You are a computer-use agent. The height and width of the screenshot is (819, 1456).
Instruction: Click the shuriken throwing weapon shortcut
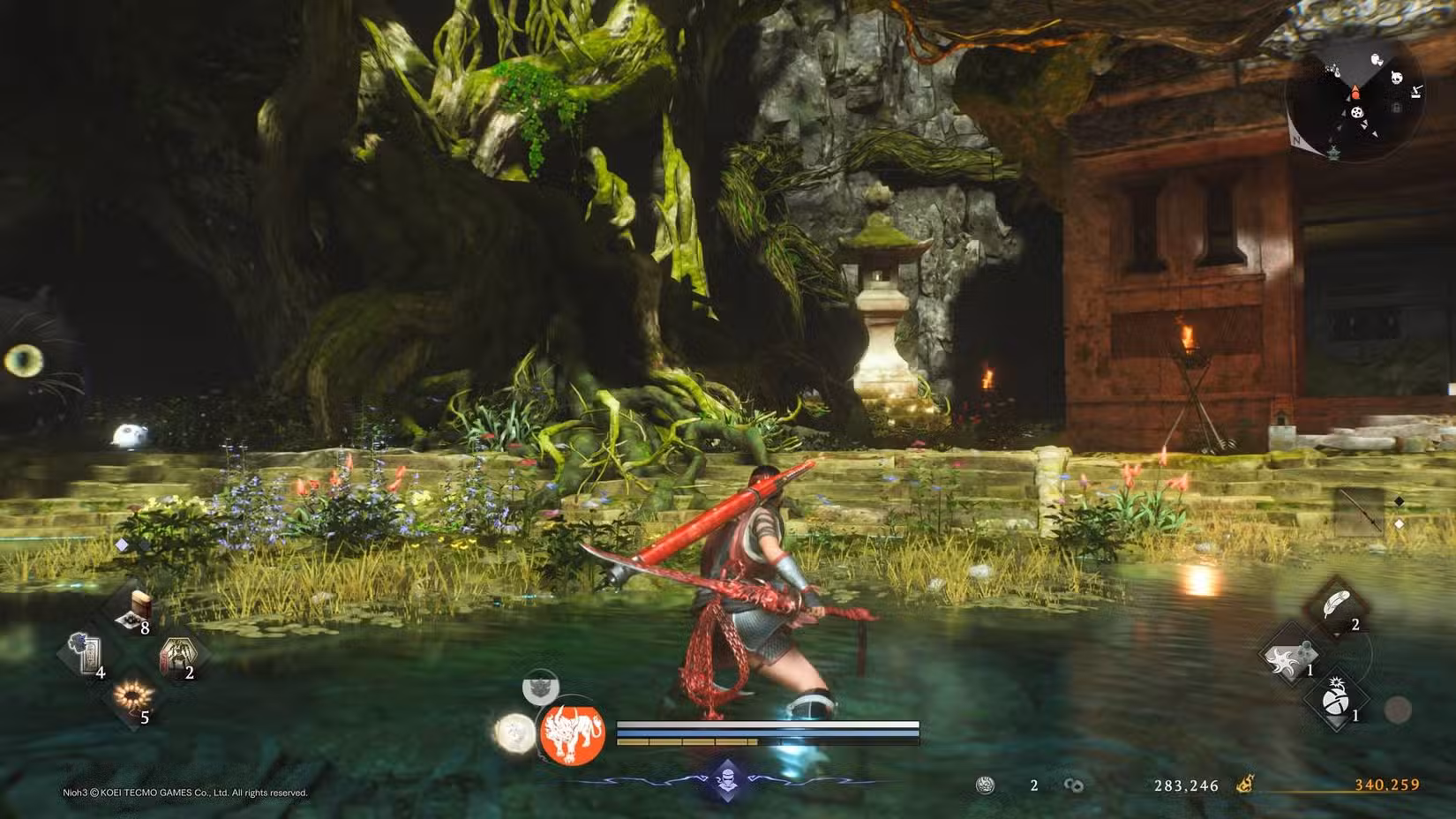[x=1285, y=659]
